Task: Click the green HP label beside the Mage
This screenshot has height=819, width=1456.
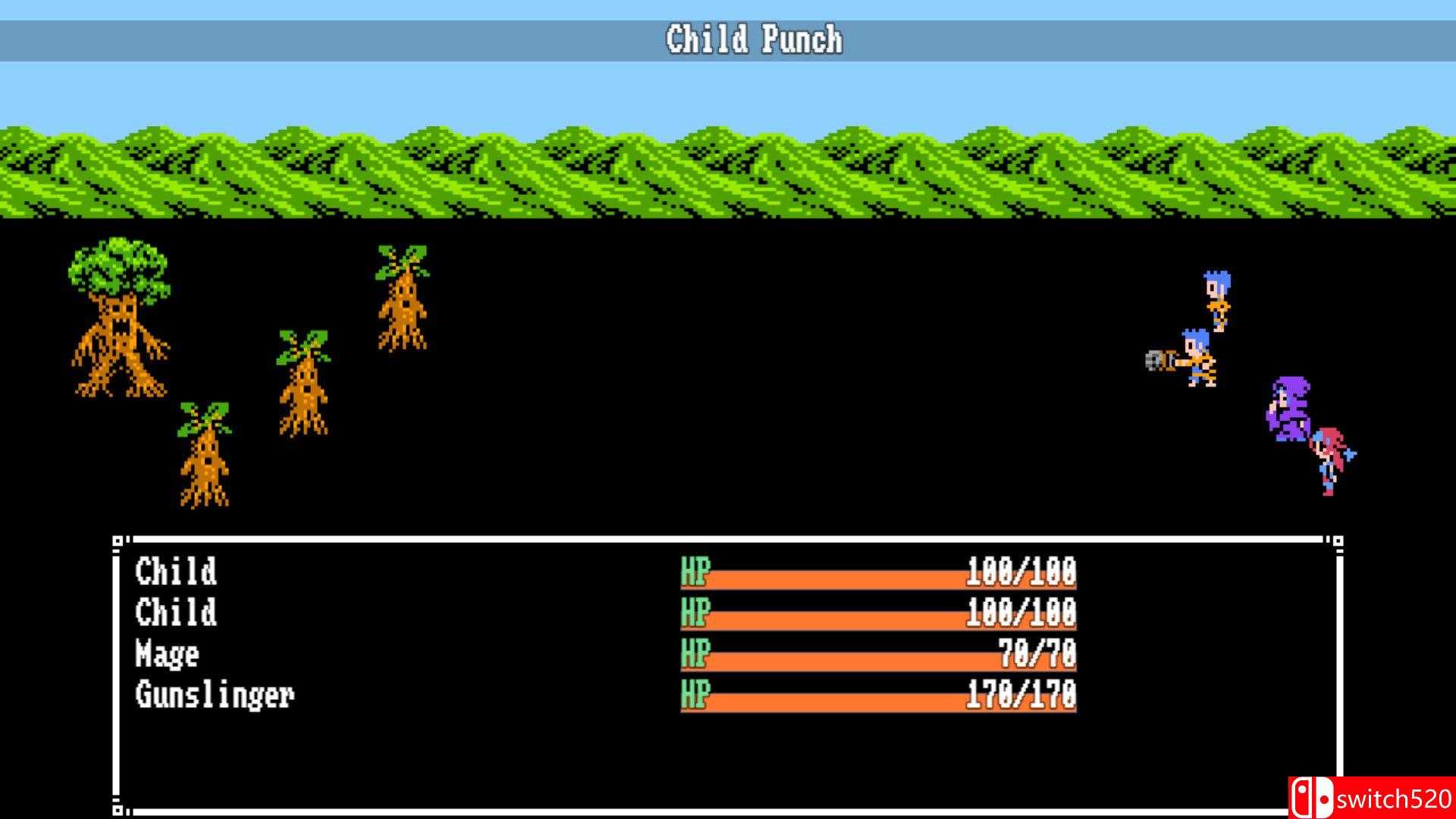Action: point(695,653)
